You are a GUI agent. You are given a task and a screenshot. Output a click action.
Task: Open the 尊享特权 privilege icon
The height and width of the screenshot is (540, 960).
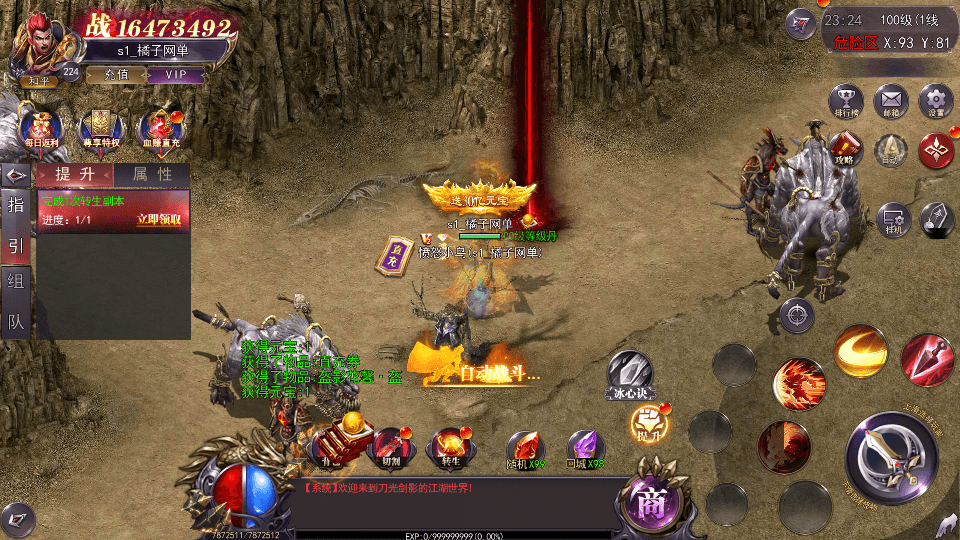tap(100, 128)
